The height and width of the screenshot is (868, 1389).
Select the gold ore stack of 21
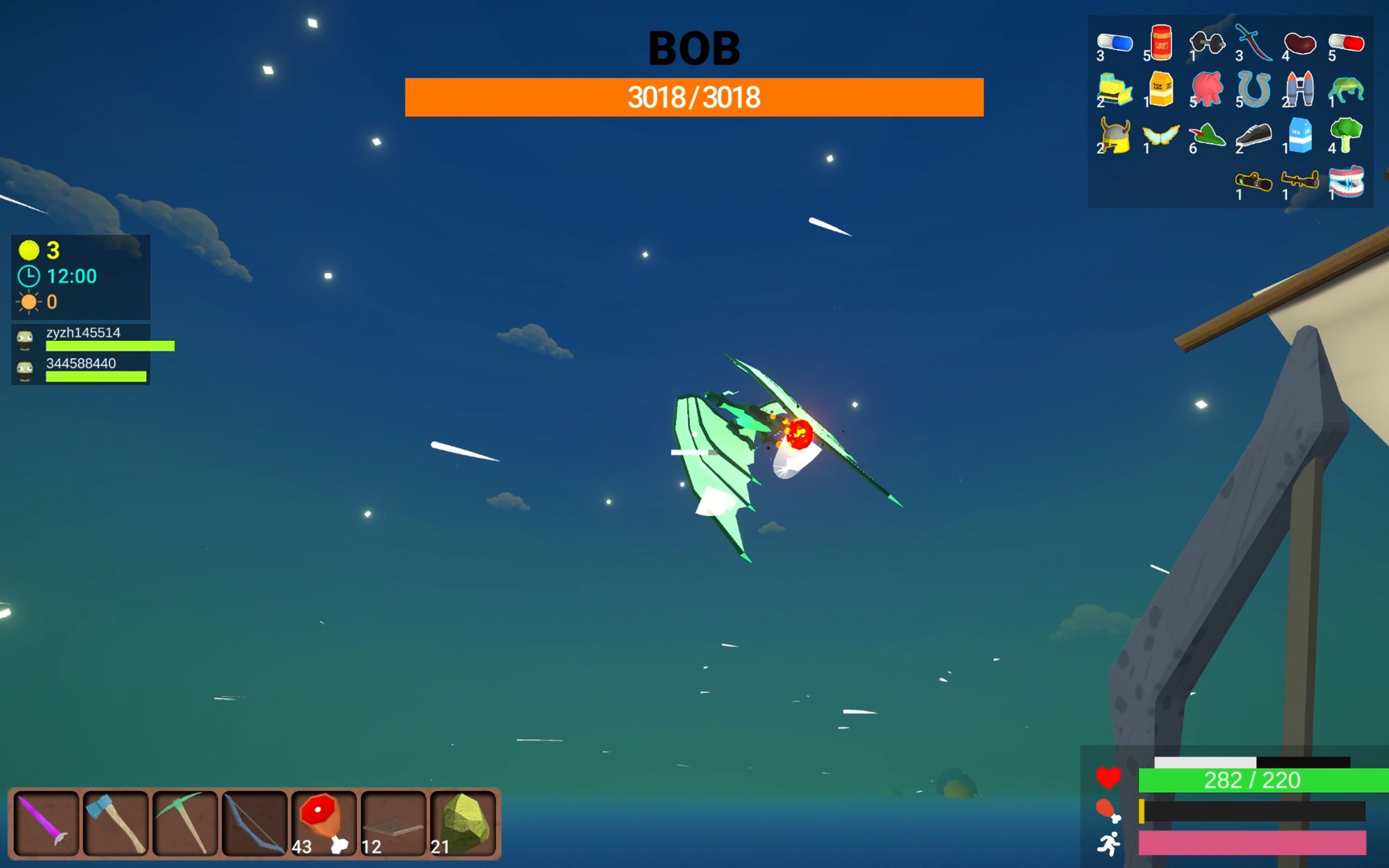pyautogui.click(x=463, y=823)
